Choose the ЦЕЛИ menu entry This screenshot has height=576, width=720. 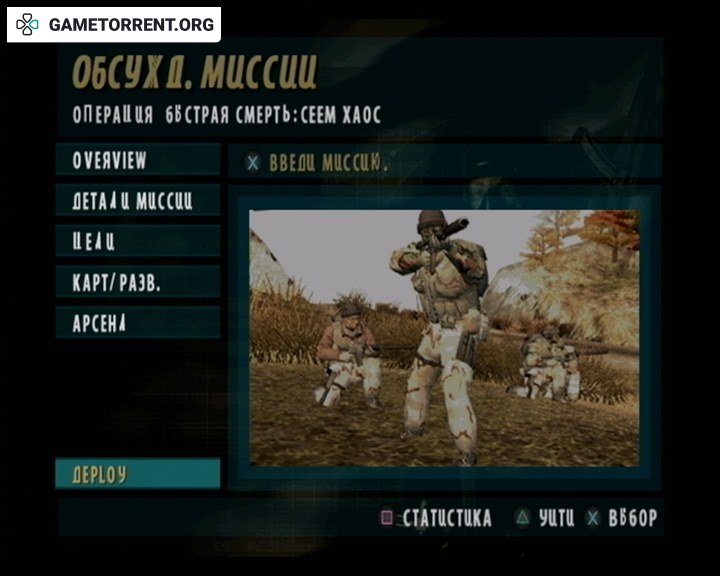point(137,241)
